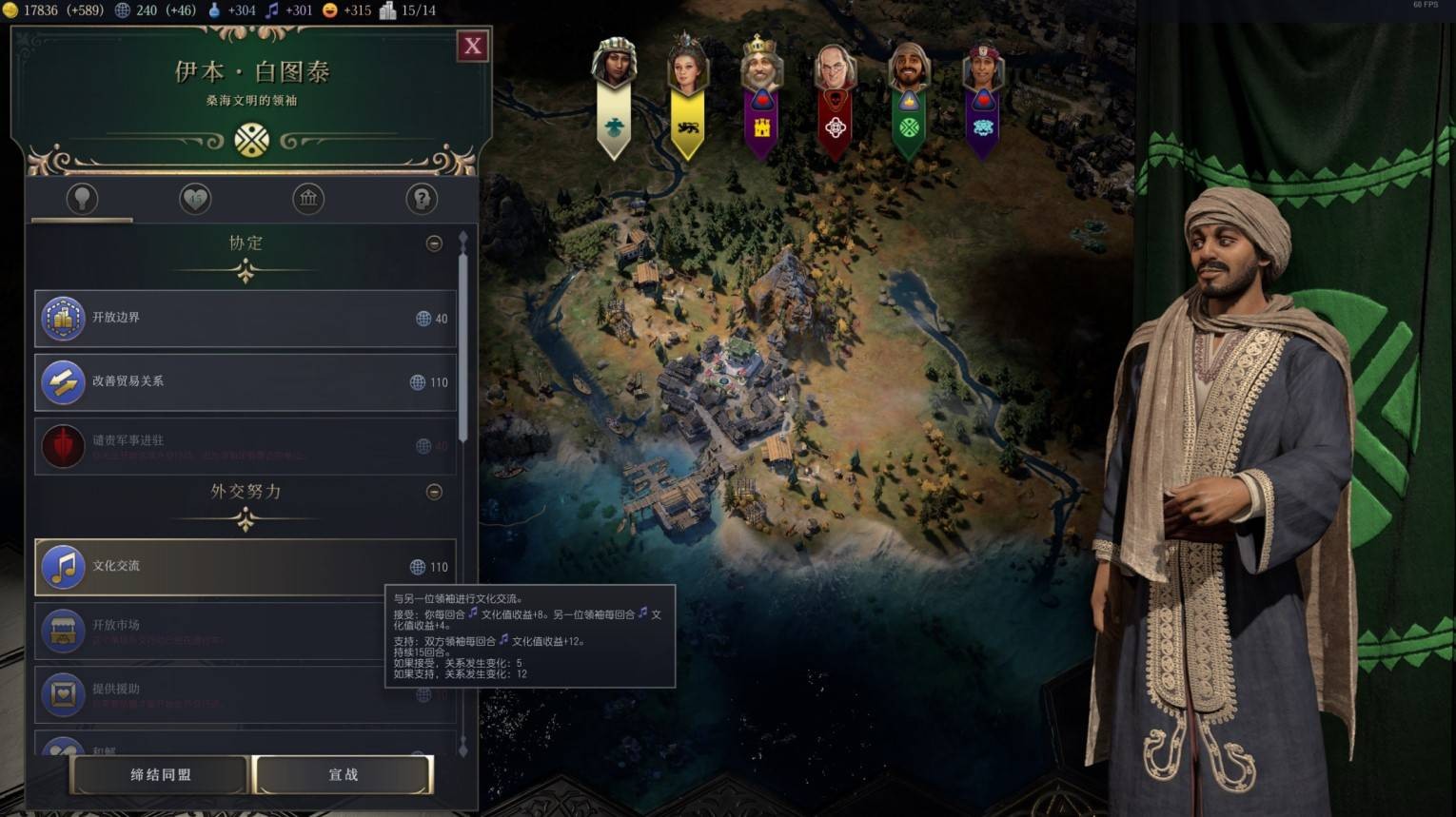Select the leader with the white banner
This screenshot has height=817, width=1456.
(x=614, y=95)
